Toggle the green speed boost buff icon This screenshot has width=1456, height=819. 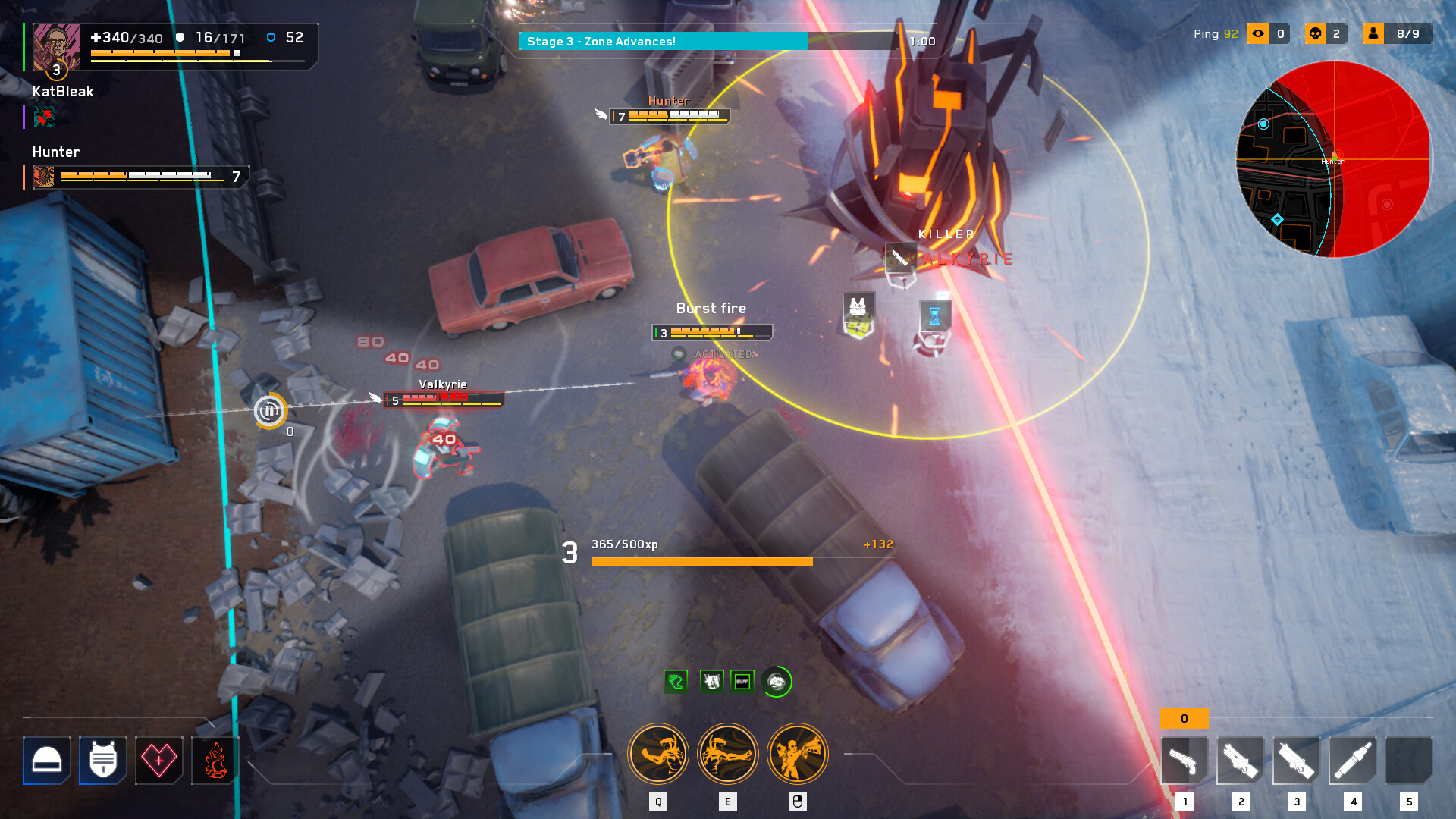pos(675,681)
